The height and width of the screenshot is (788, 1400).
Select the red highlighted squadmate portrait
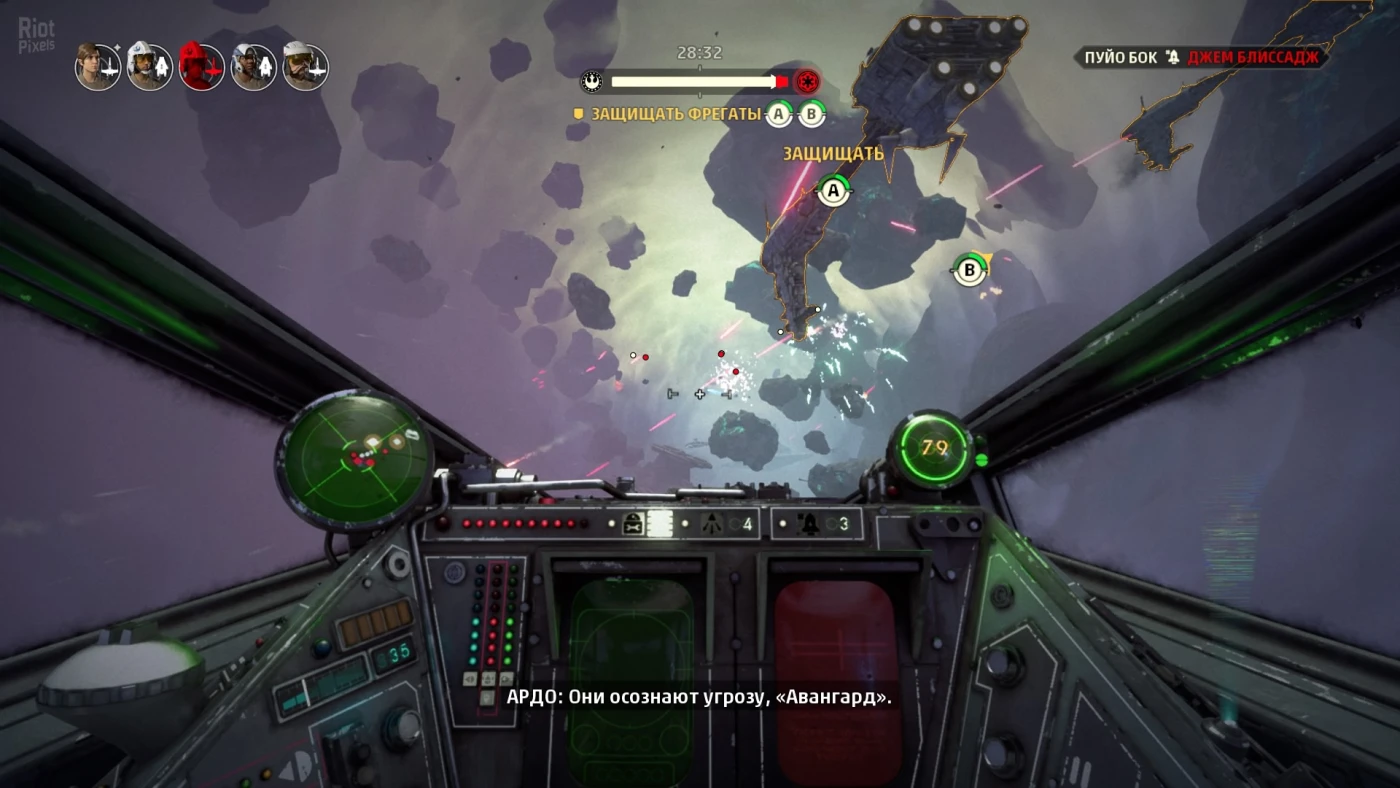201,67
